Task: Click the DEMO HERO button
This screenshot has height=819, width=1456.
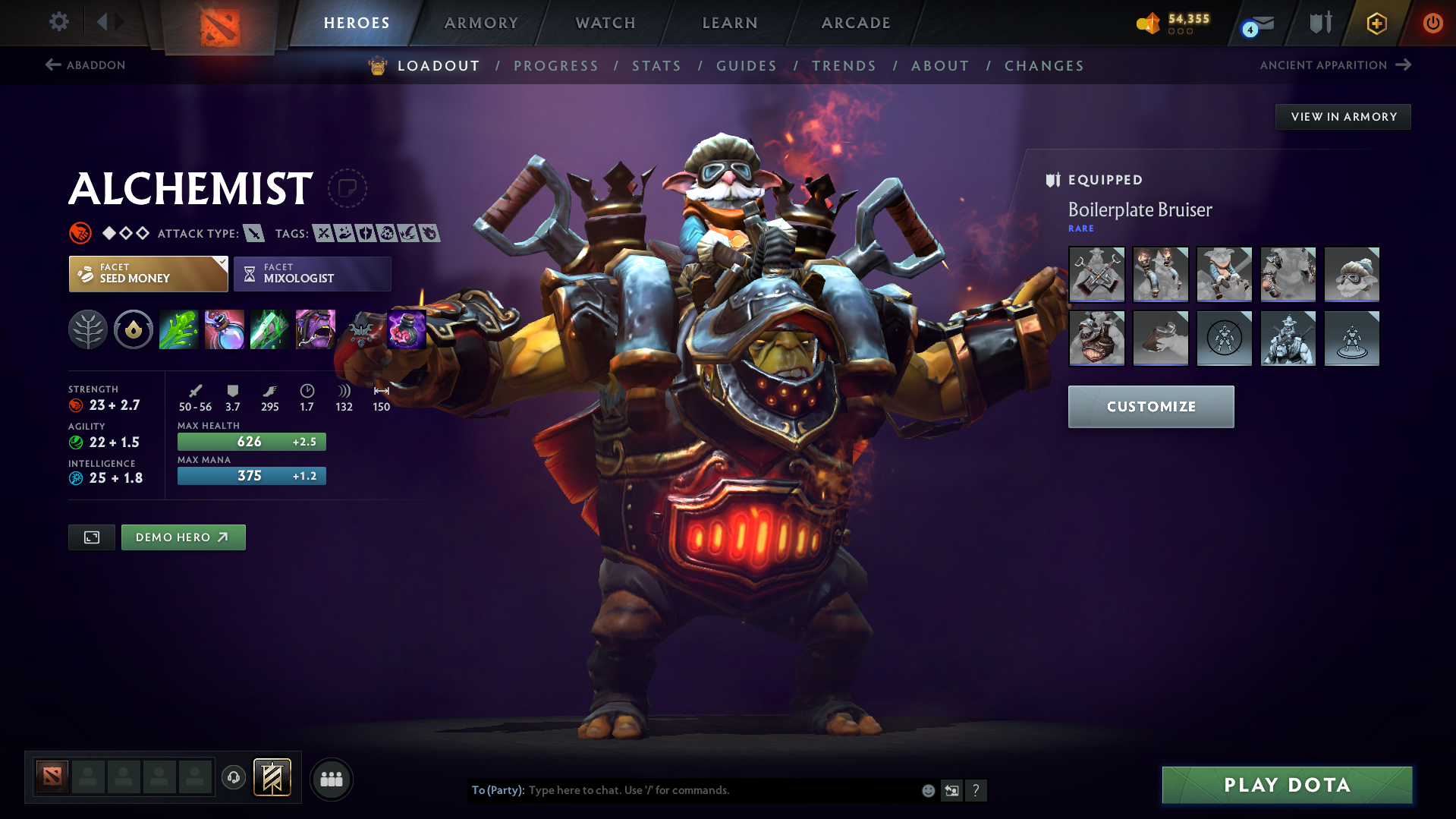Action: point(183,537)
